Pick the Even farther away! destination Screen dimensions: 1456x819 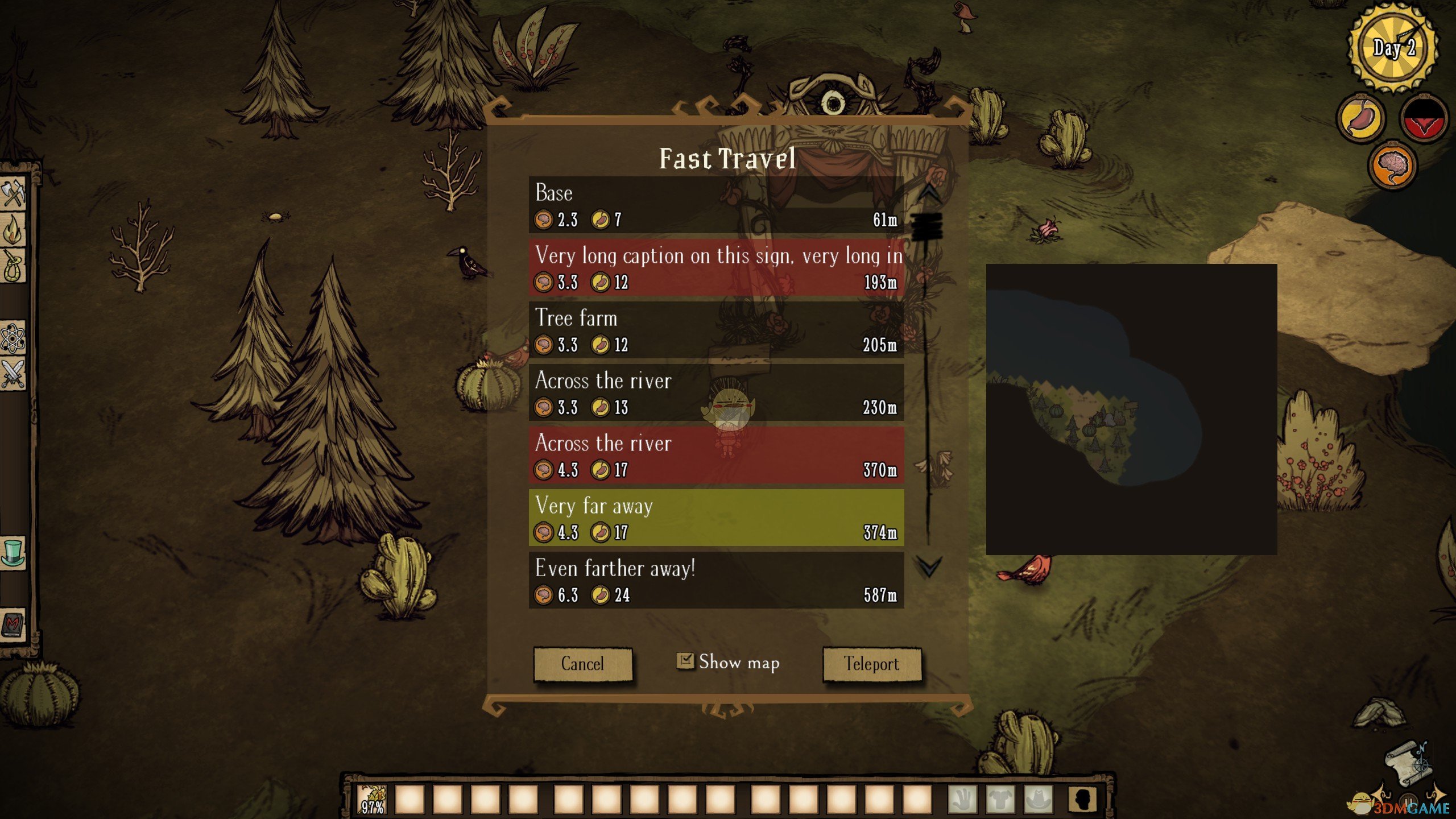coord(716,580)
